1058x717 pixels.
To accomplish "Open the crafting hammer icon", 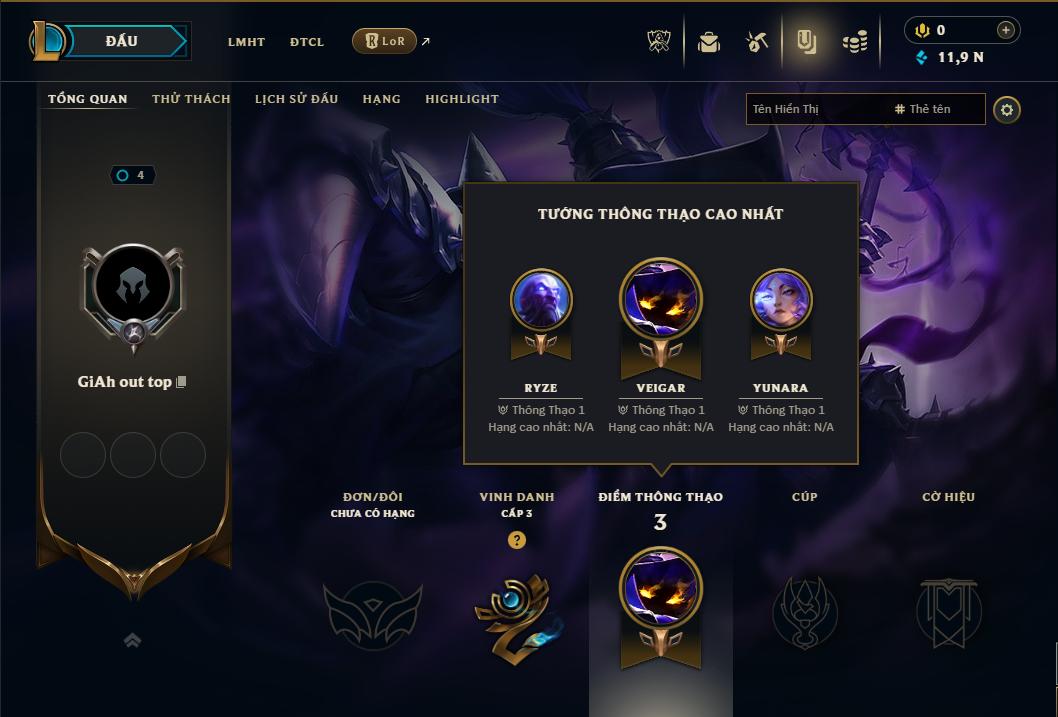I will coord(757,42).
